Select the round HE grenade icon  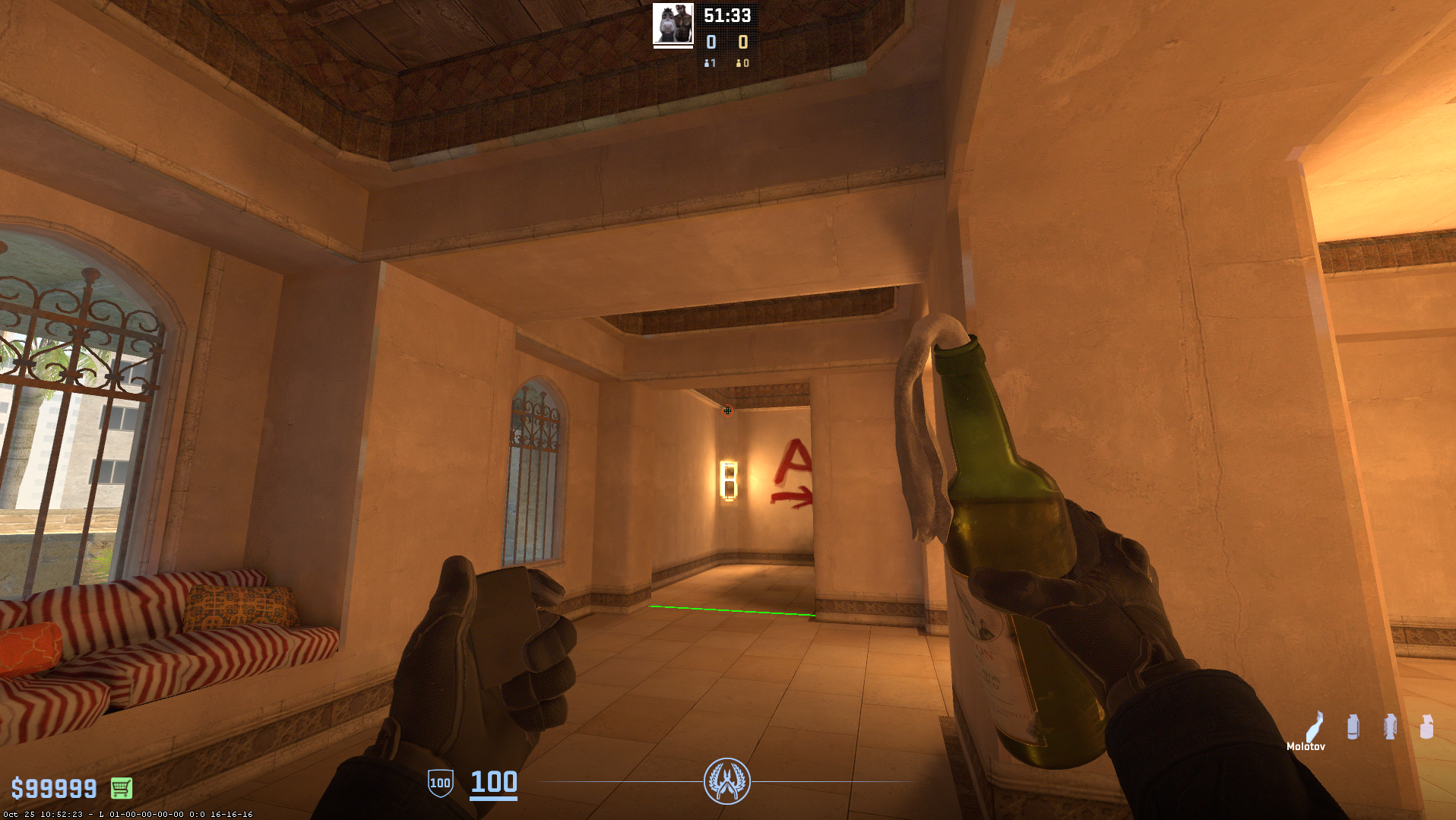(x=1426, y=727)
